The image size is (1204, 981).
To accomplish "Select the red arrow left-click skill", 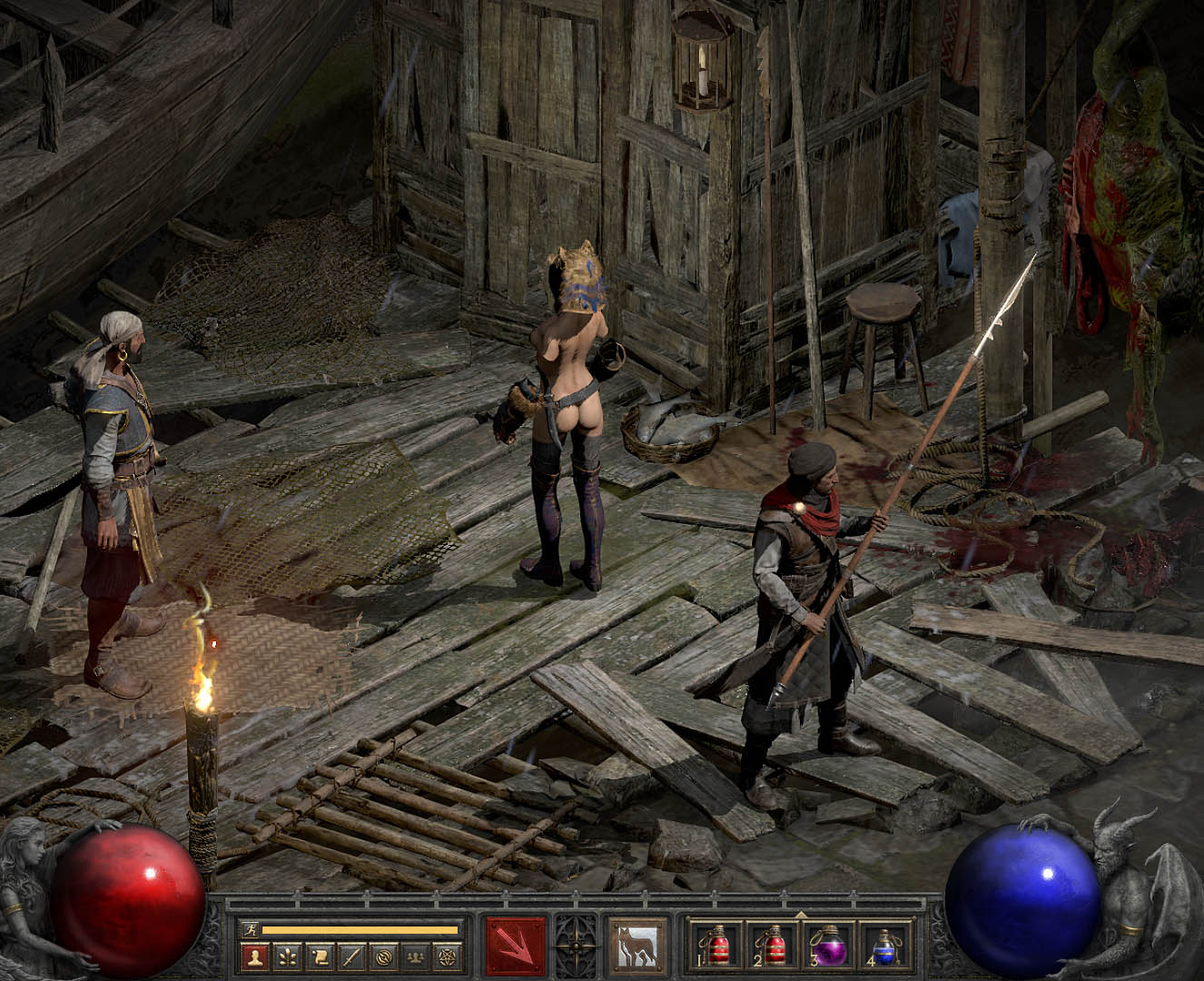I will [x=516, y=947].
